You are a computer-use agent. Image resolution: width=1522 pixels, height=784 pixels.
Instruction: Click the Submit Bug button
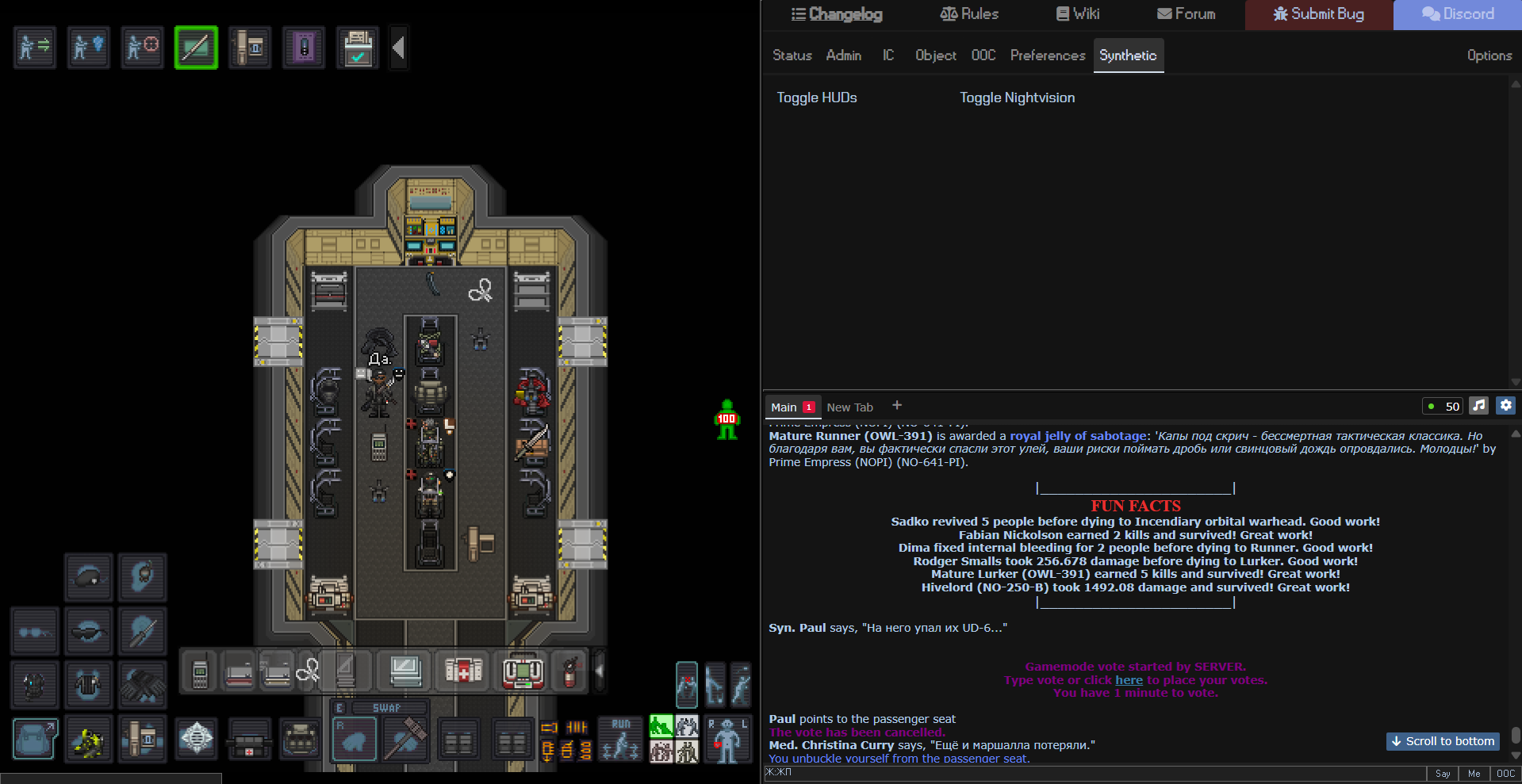coord(1318,14)
